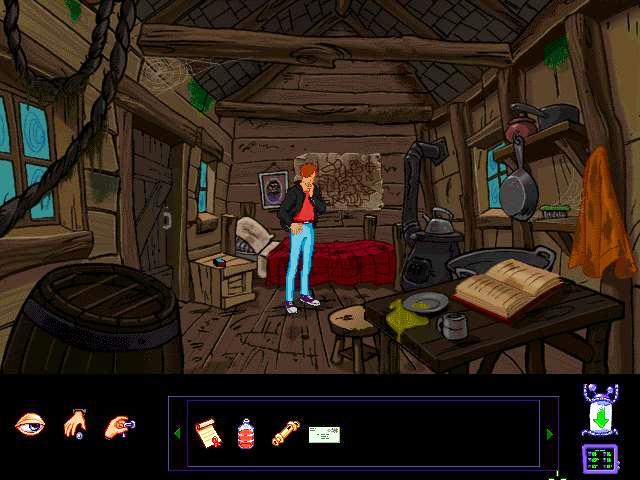Activate the hand-with-key use action
The height and width of the screenshot is (480, 640).
click(x=119, y=425)
